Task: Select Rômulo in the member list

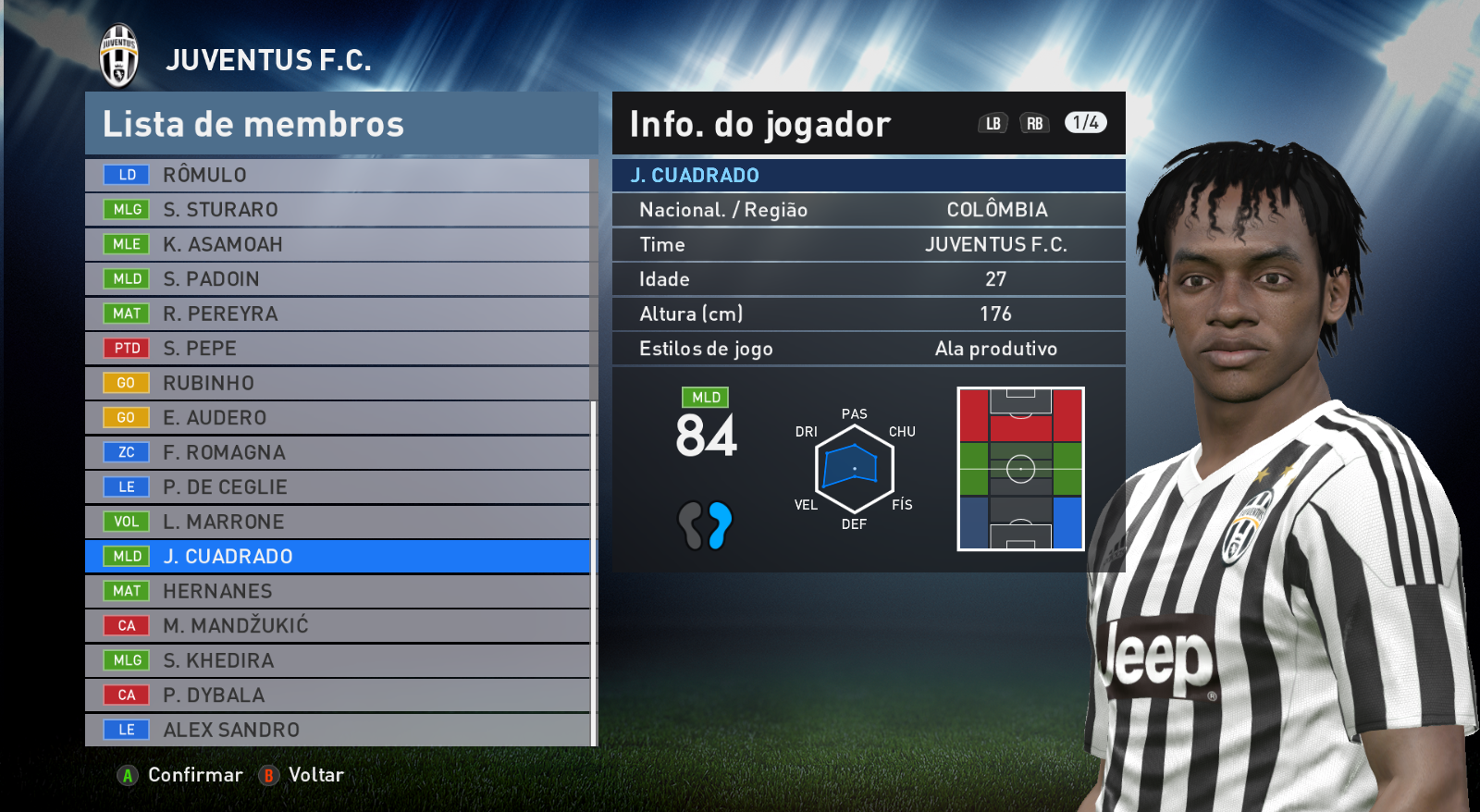Action: point(338,175)
